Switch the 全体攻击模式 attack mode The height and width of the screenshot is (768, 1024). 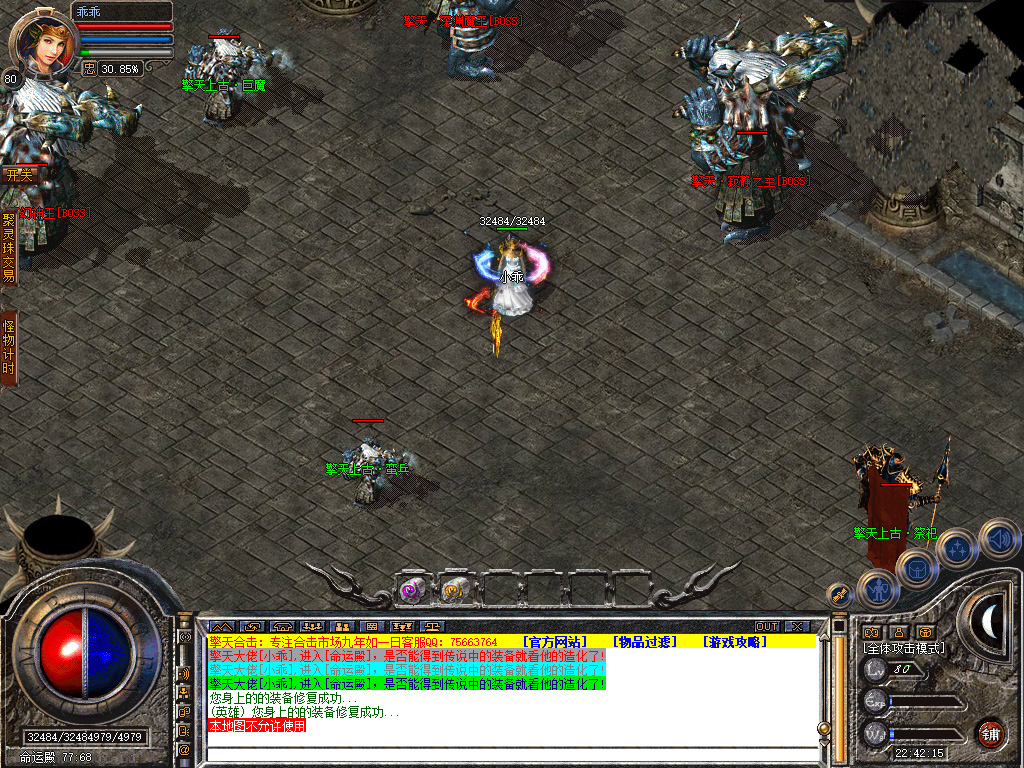click(x=904, y=648)
